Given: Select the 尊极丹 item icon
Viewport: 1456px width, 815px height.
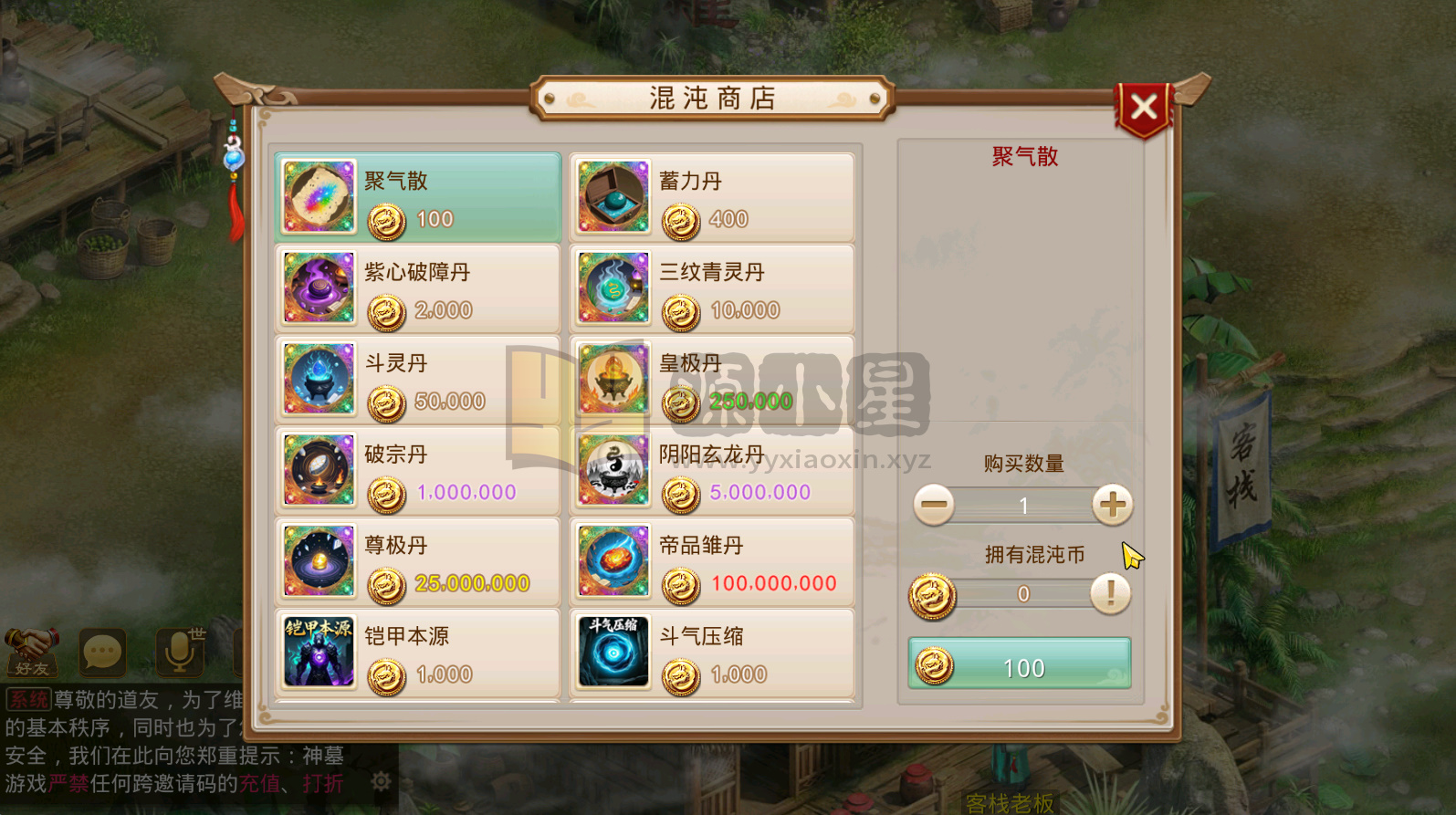Looking at the screenshot, I should point(317,561).
